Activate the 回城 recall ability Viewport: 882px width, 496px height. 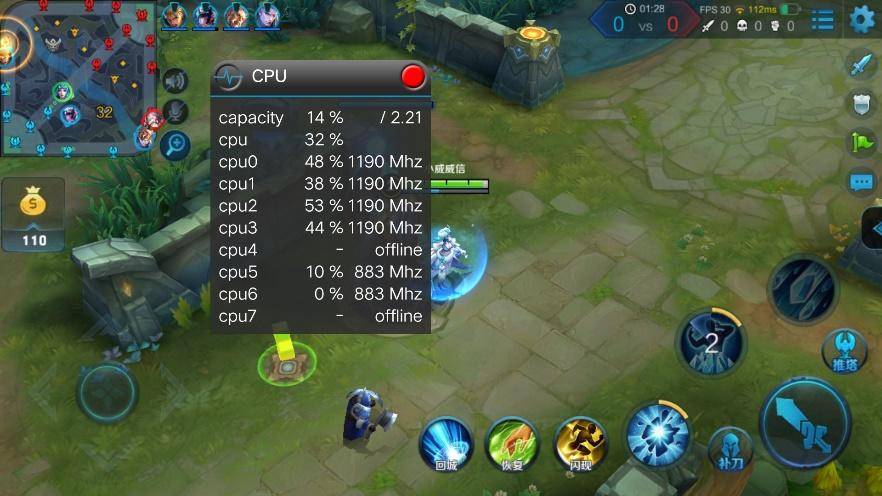(445, 443)
